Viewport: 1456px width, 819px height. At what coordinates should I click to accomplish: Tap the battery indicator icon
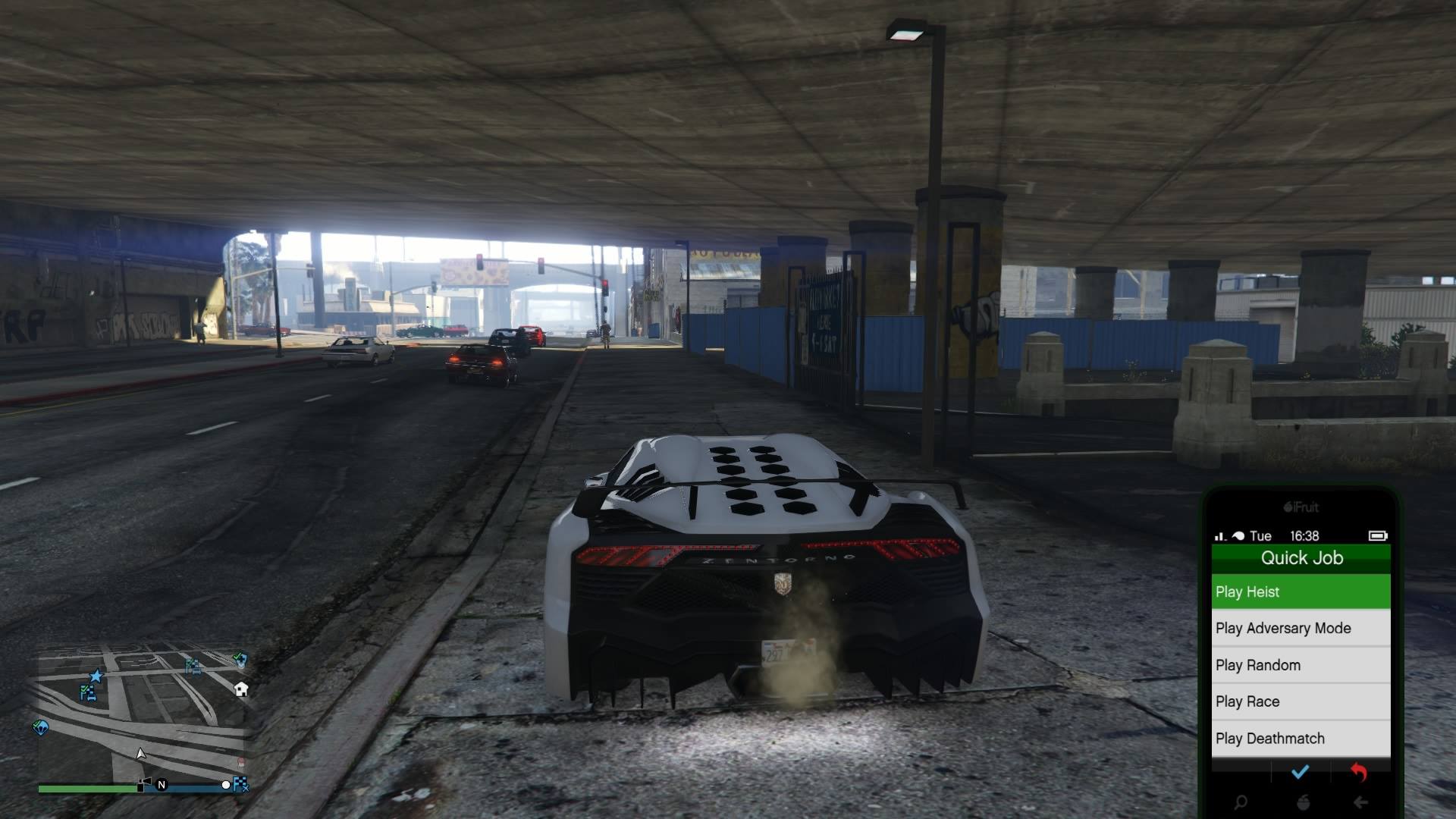[x=1379, y=536]
